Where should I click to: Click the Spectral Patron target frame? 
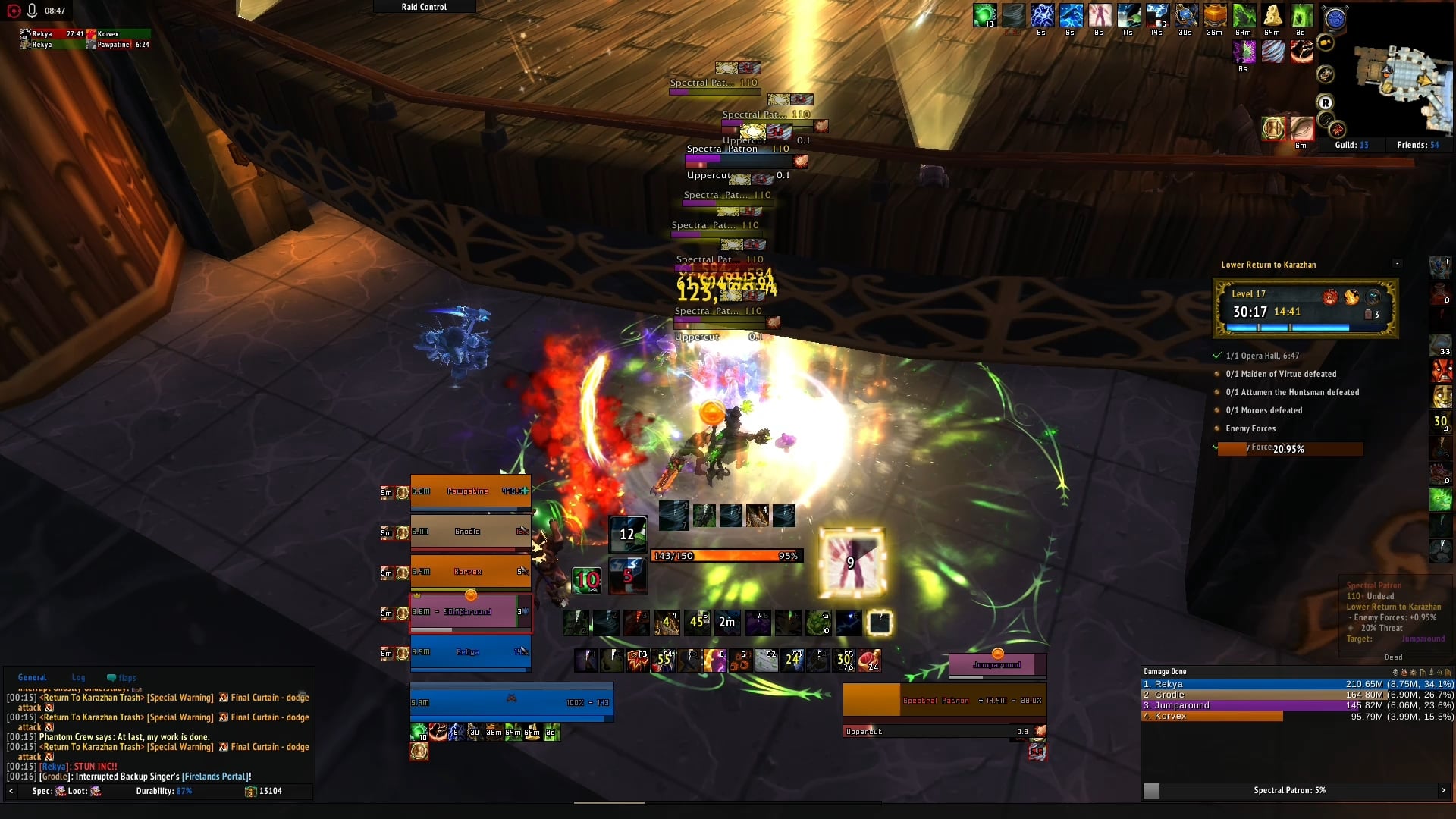point(944,701)
